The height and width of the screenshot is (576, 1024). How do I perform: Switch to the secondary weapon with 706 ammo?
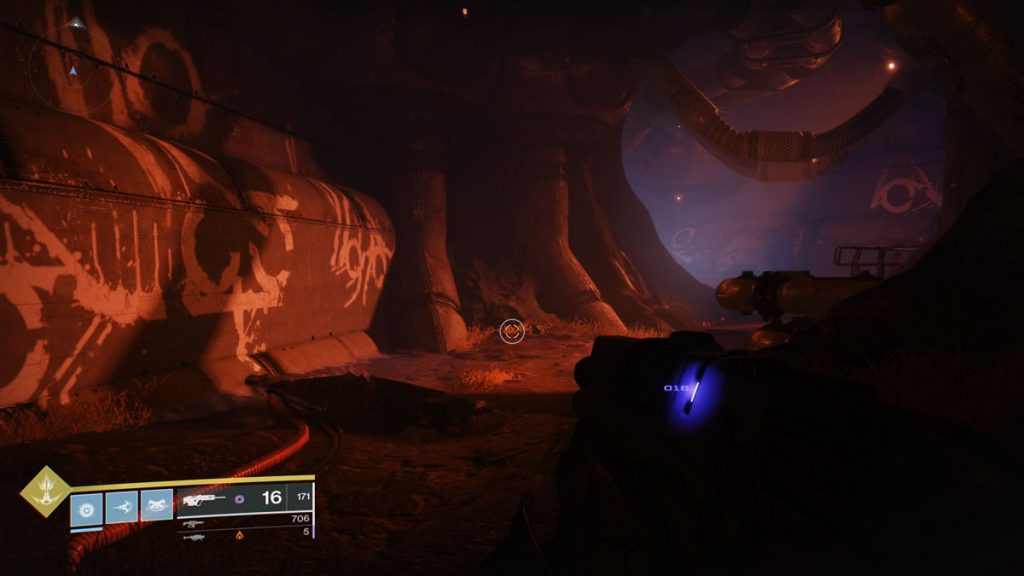[x=244, y=520]
